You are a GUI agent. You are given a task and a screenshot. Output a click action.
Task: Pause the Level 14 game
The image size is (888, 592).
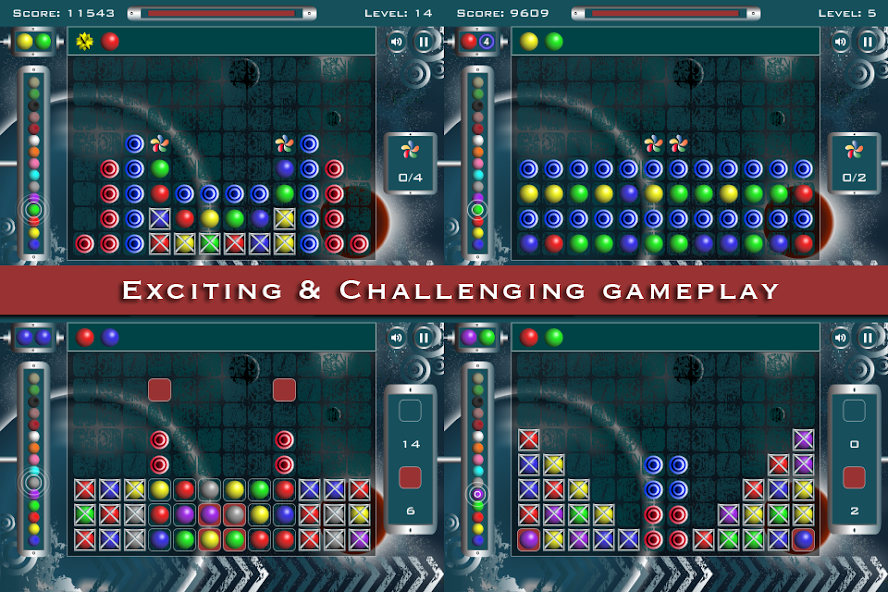(423, 42)
